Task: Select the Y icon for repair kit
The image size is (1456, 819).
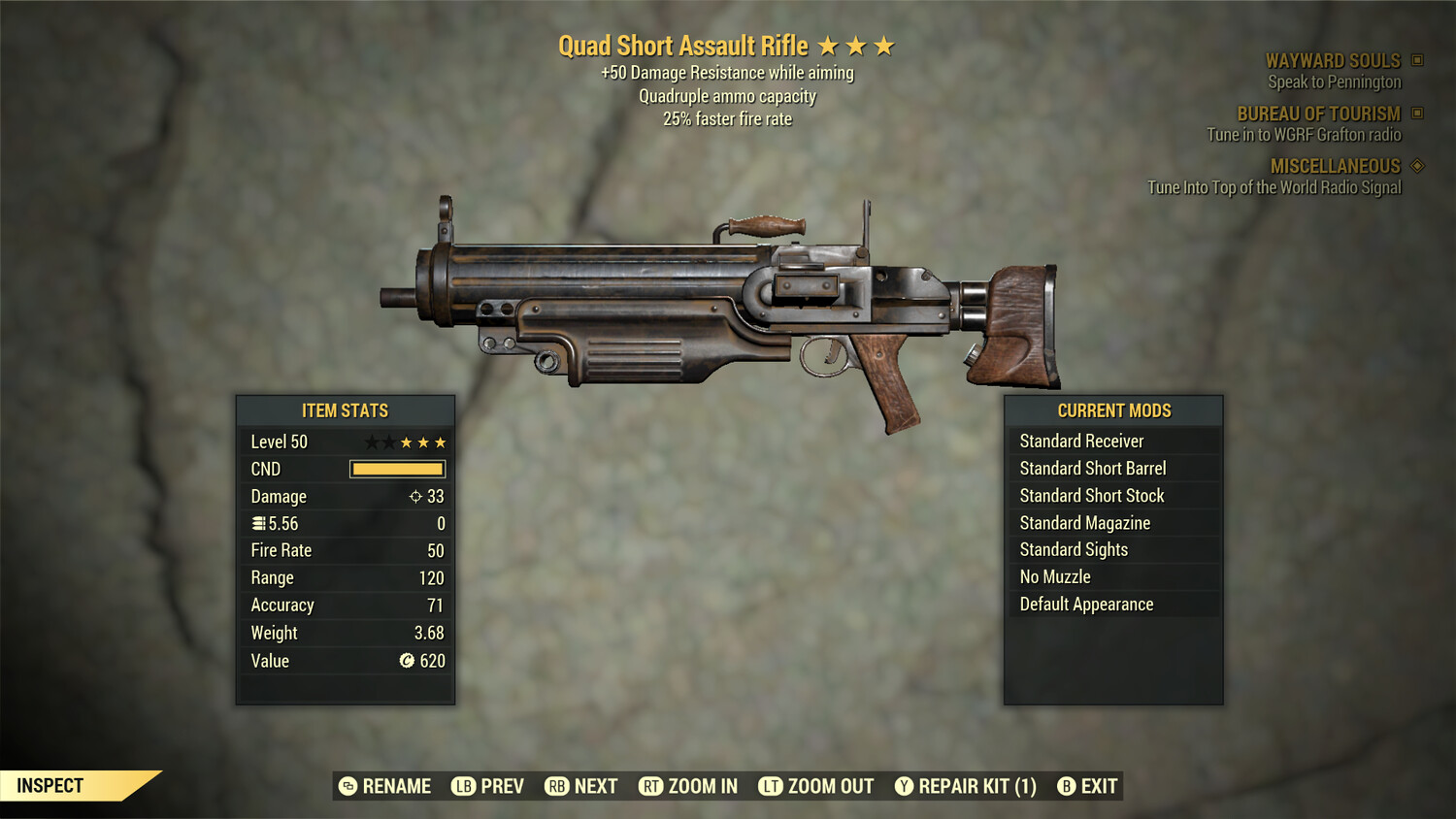Action: coord(904,786)
